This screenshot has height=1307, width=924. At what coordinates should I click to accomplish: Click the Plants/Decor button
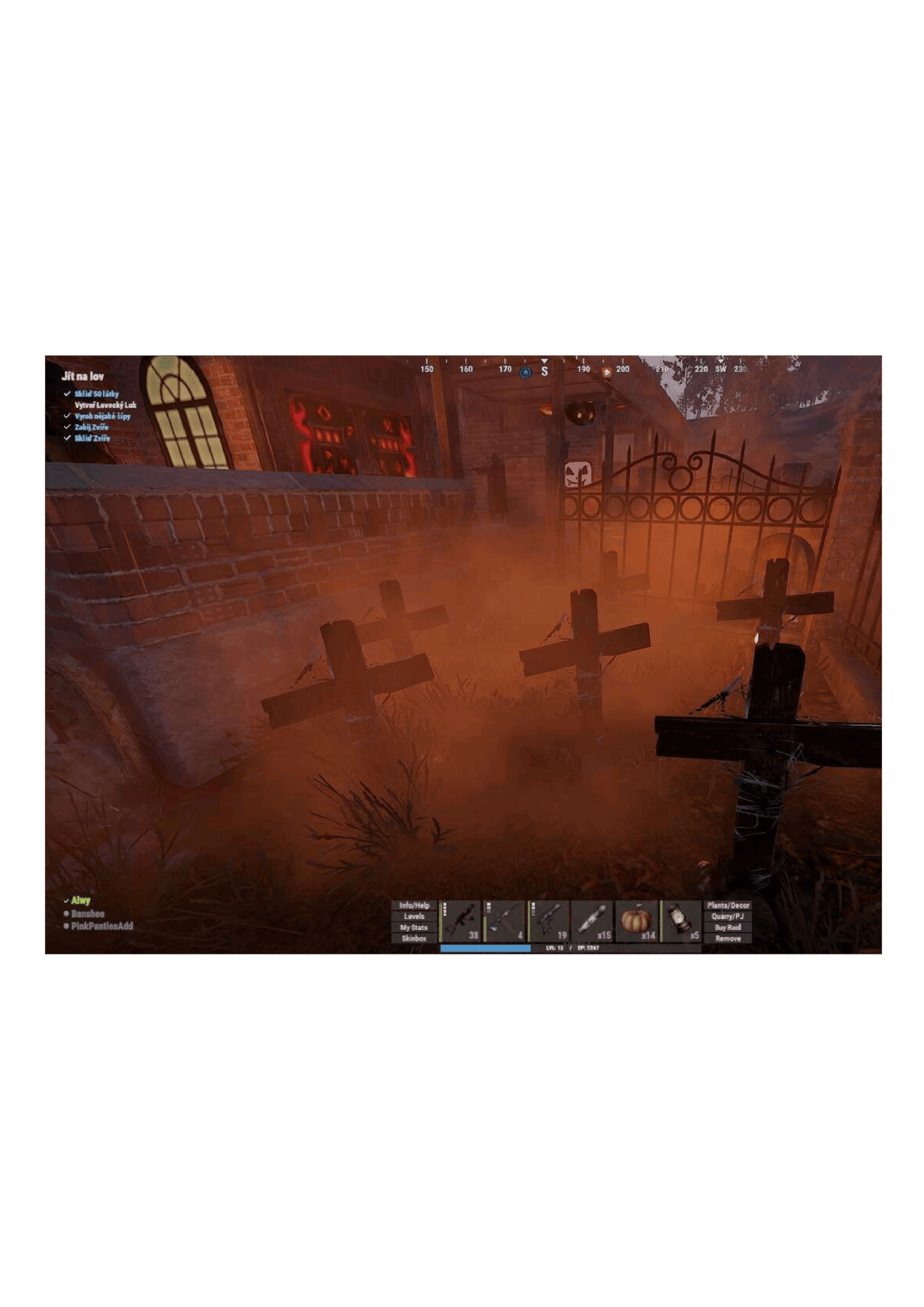pos(728,905)
